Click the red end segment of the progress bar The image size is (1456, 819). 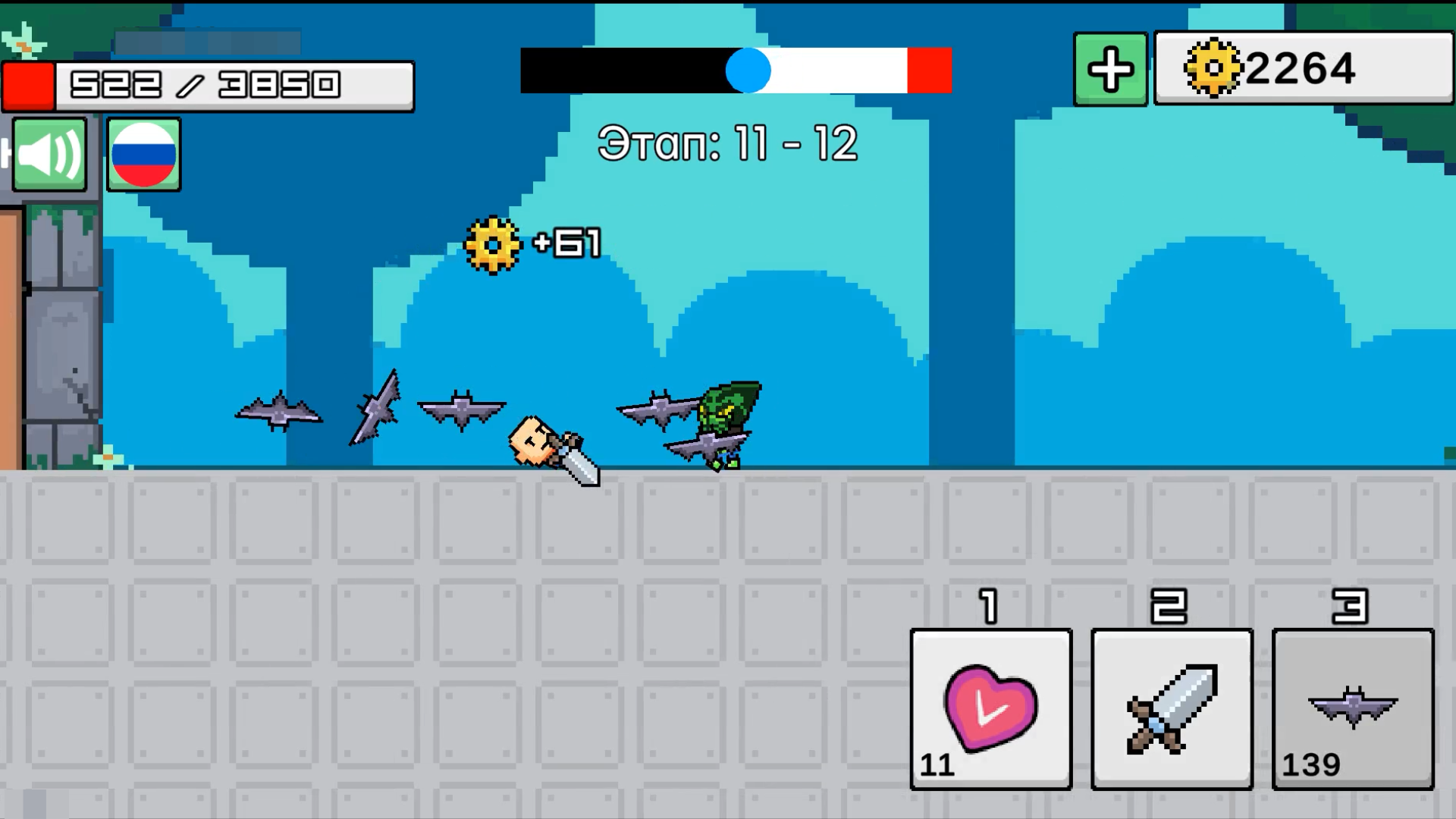tap(930, 71)
